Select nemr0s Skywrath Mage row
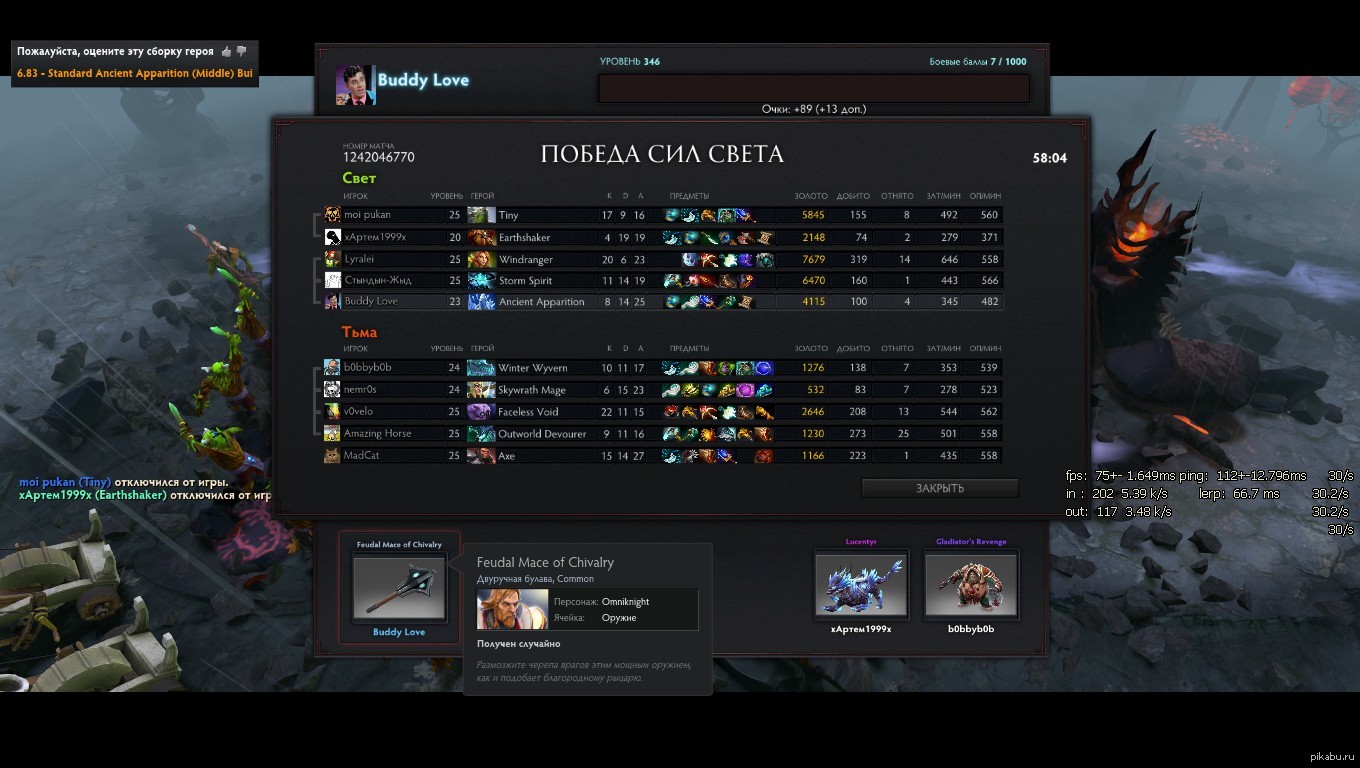Image resolution: width=1360 pixels, height=768 pixels. point(660,389)
